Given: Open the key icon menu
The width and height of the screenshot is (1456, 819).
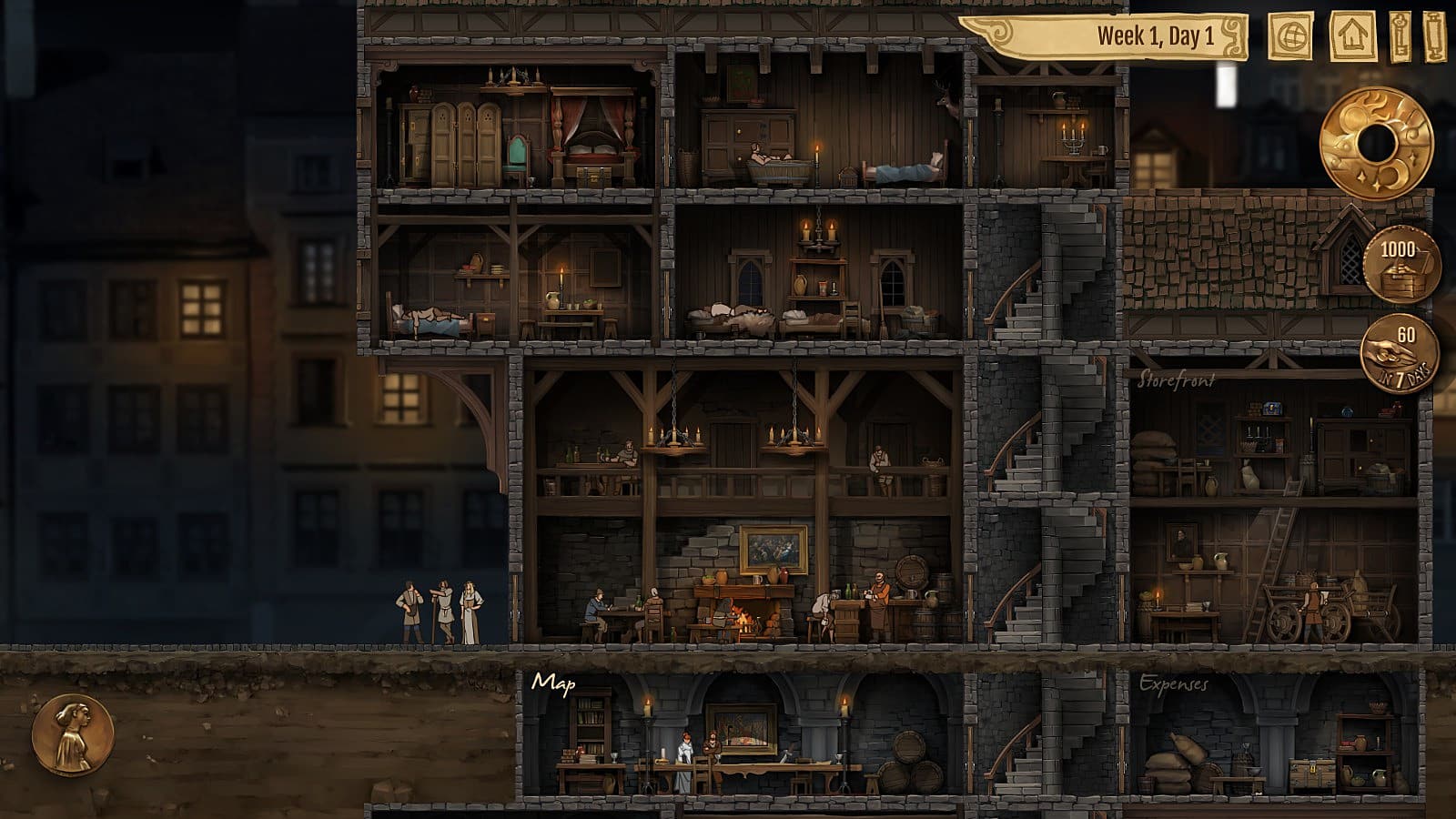Looking at the screenshot, I should 1400,37.
